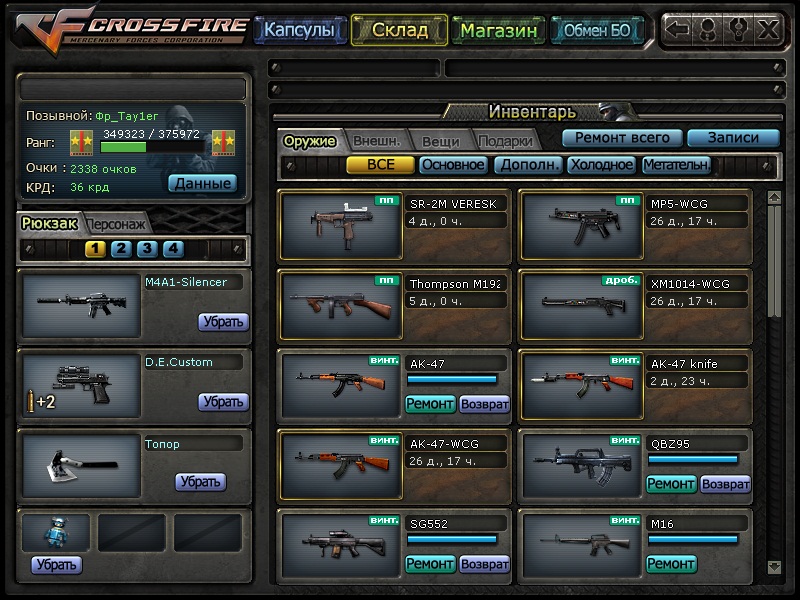Screen dimensions: 800x600
Task: Filter inventory by Основное weapons
Action: [x=453, y=165]
